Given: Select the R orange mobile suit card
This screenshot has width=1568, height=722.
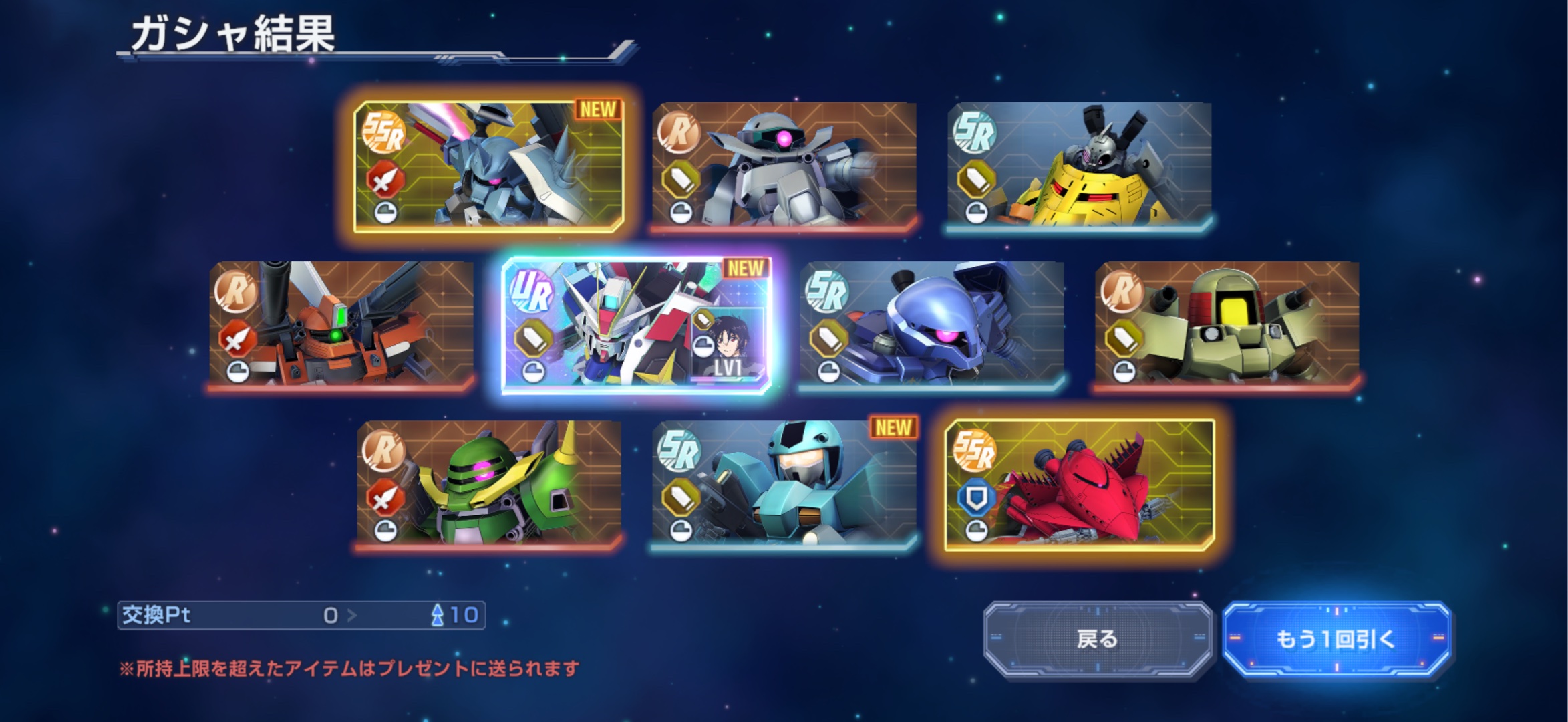Looking at the screenshot, I should 341,324.
